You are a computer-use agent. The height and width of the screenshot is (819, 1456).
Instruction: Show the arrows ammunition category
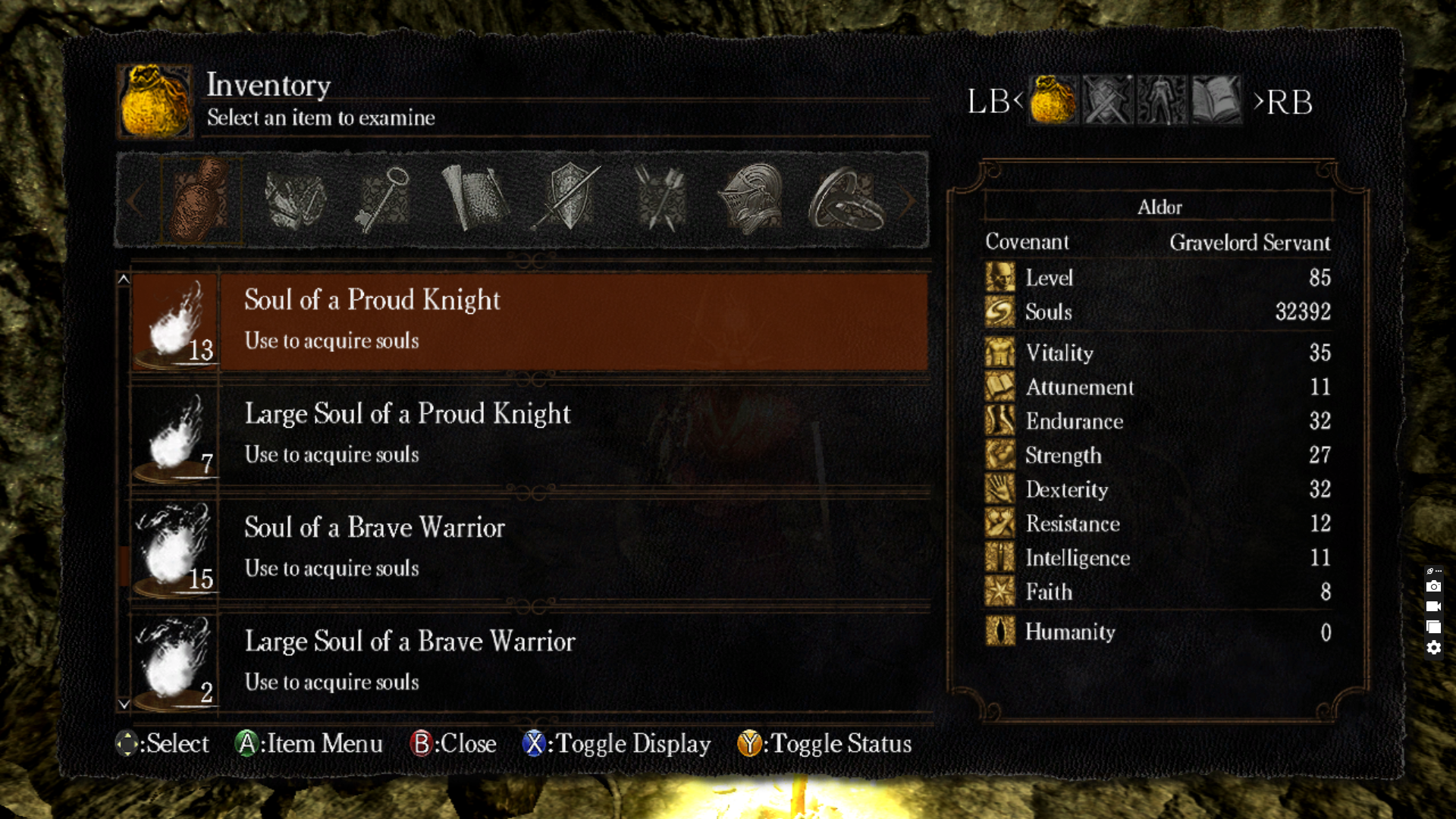point(660,200)
